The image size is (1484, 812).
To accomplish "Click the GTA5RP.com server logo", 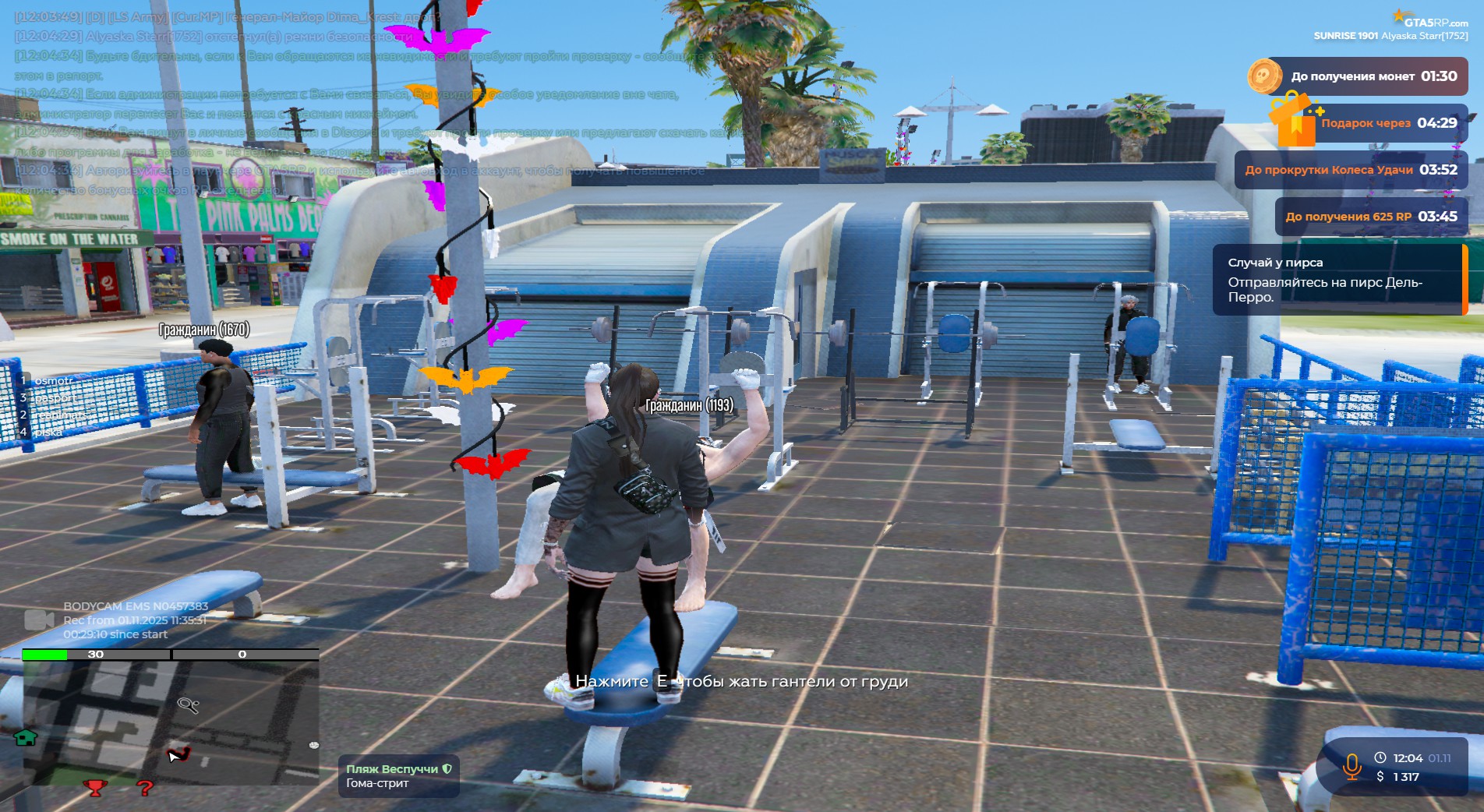I will tap(1430, 19).
